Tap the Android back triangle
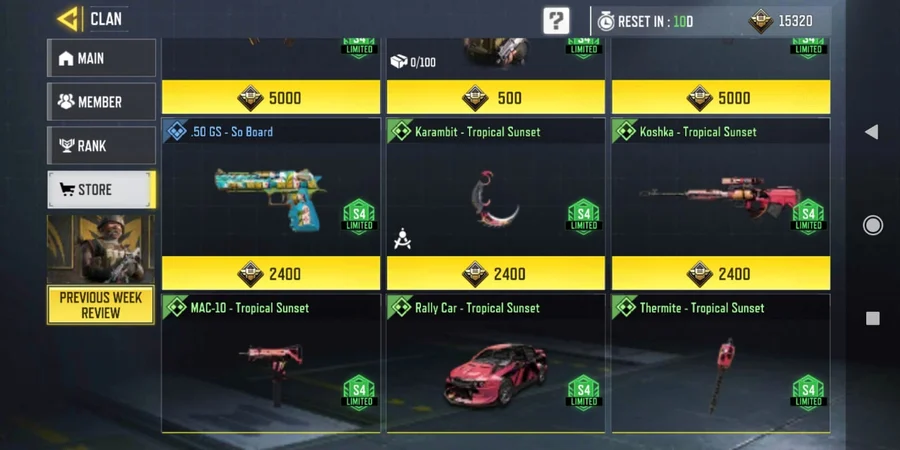The image size is (900, 450). point(871,132)
